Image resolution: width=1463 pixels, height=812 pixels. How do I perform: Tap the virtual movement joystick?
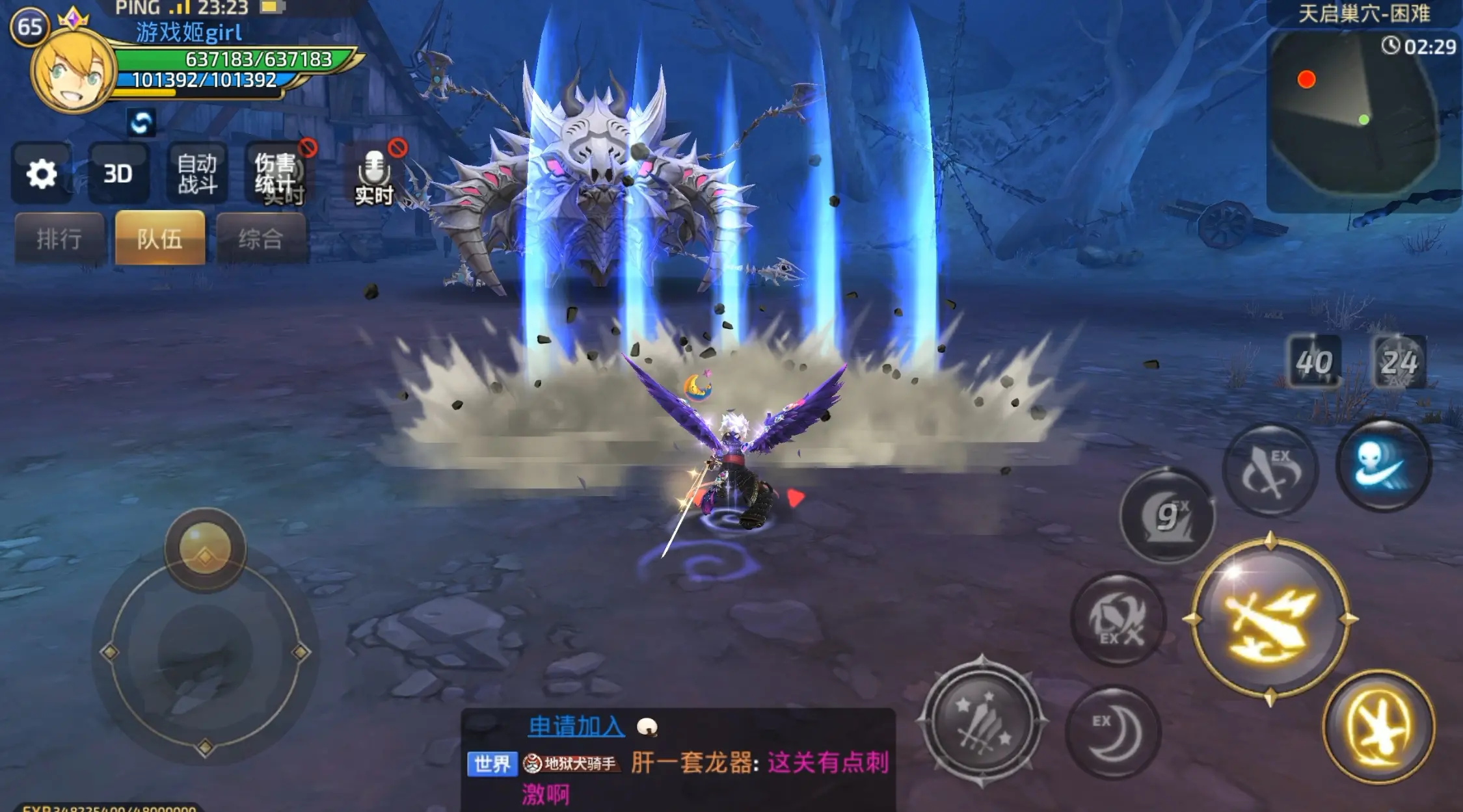[205, 650]
